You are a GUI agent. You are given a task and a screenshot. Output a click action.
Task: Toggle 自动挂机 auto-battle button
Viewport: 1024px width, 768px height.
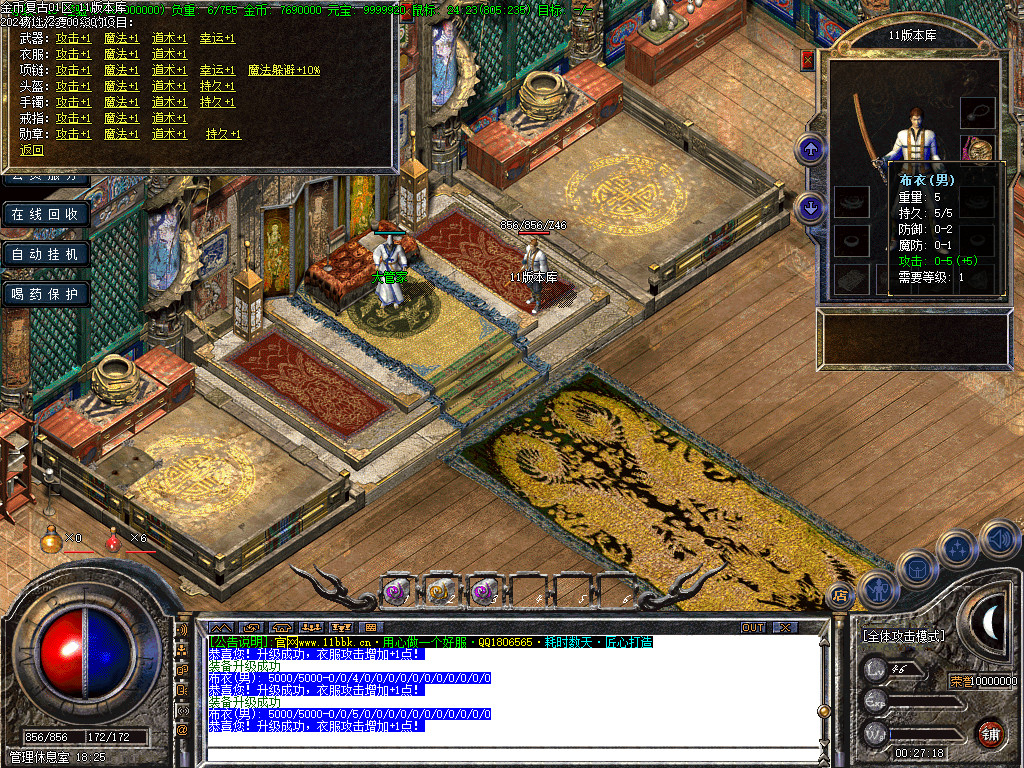45,254
